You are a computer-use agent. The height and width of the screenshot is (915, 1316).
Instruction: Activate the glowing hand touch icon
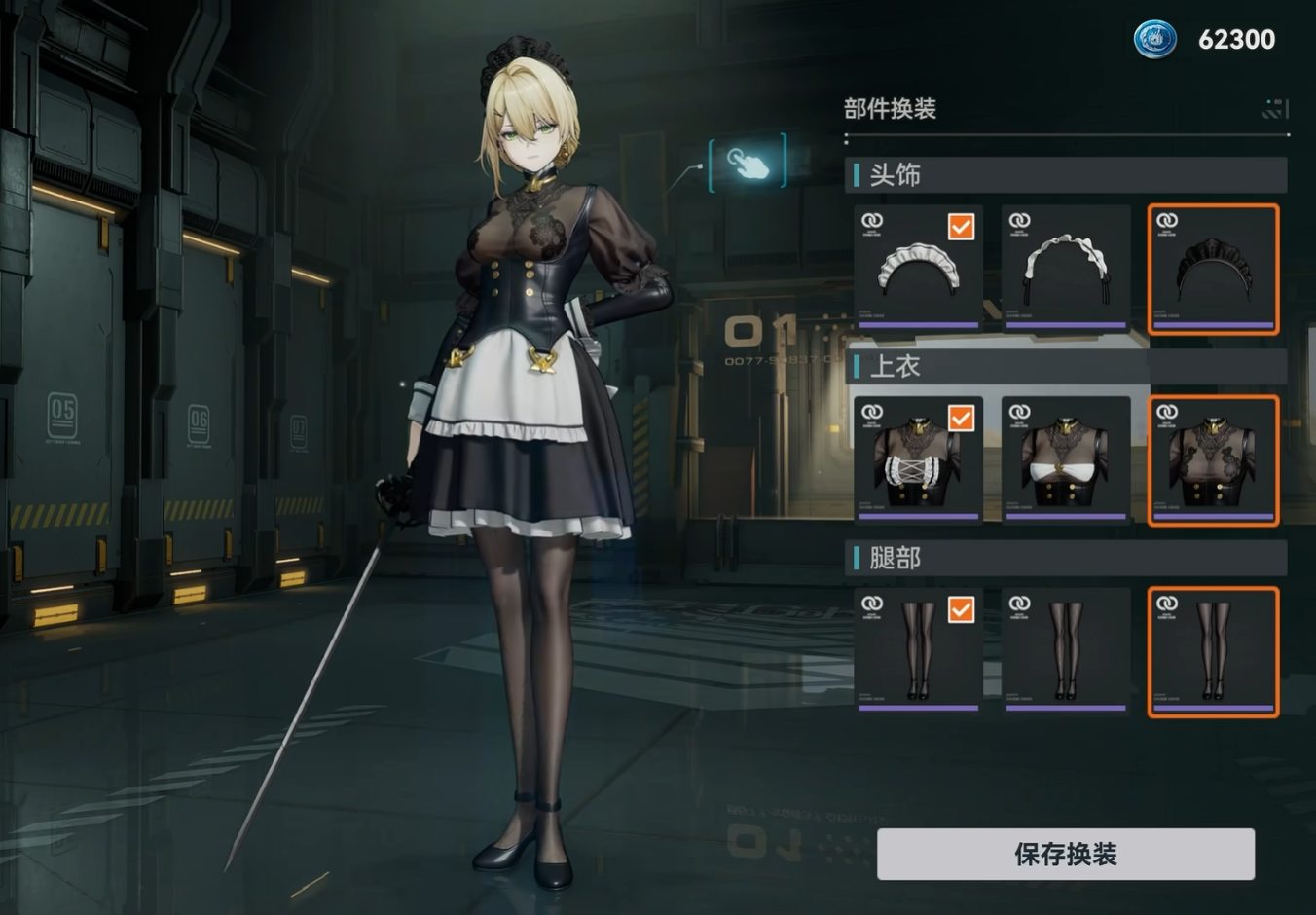[x=748, y=164]
